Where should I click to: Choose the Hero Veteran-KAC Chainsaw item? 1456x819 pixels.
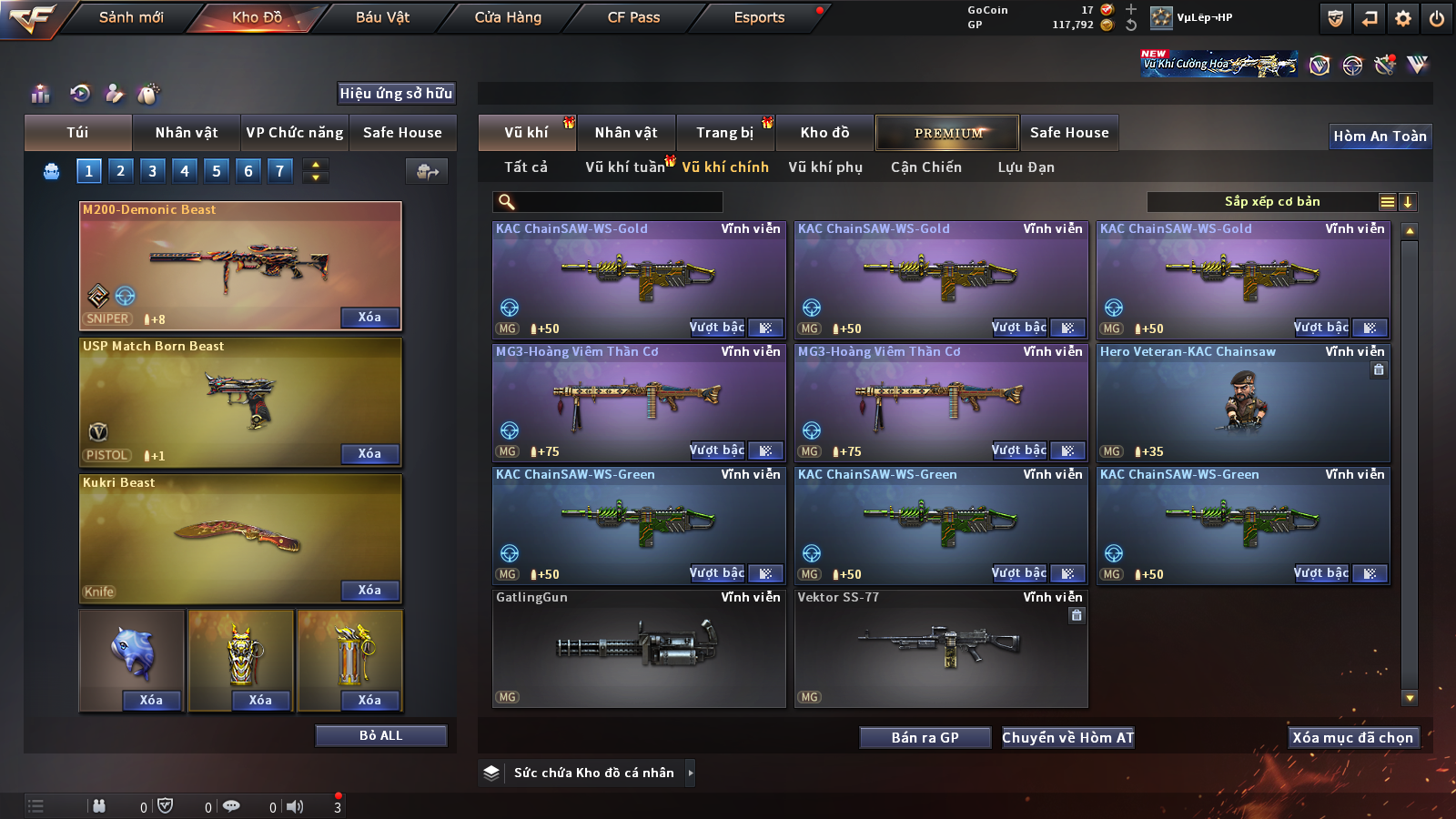pos(1243,401)
